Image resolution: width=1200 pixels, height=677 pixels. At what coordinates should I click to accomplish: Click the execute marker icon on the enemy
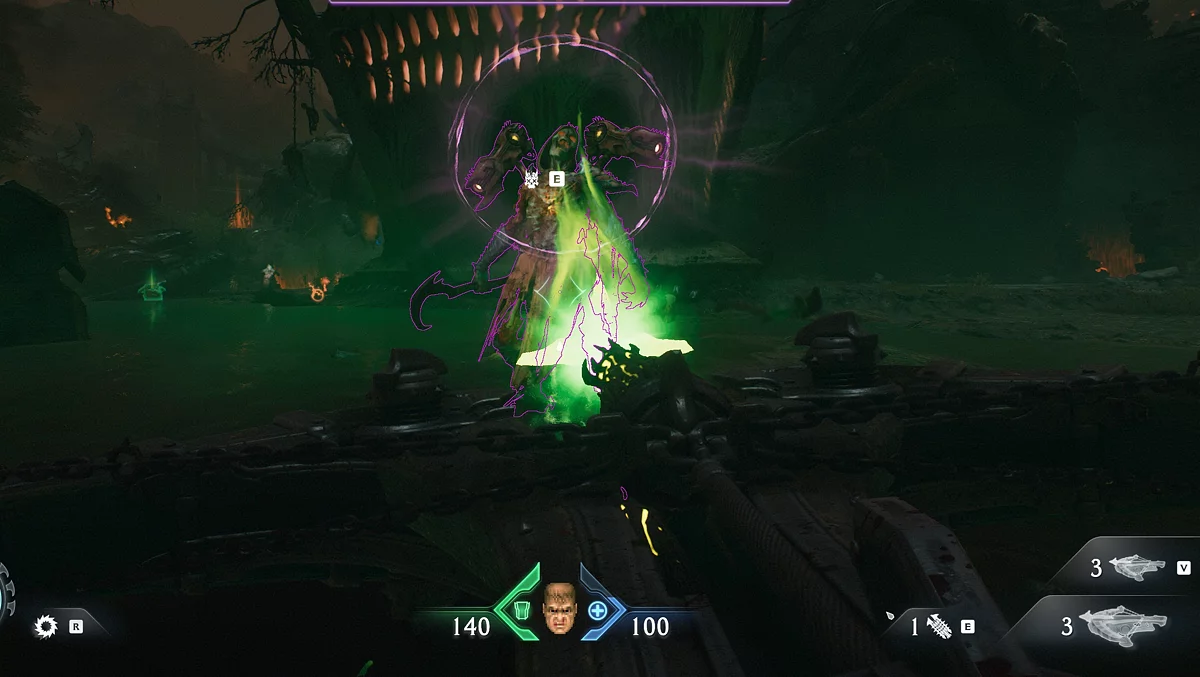pyautogui.click(x=532, y=179)
